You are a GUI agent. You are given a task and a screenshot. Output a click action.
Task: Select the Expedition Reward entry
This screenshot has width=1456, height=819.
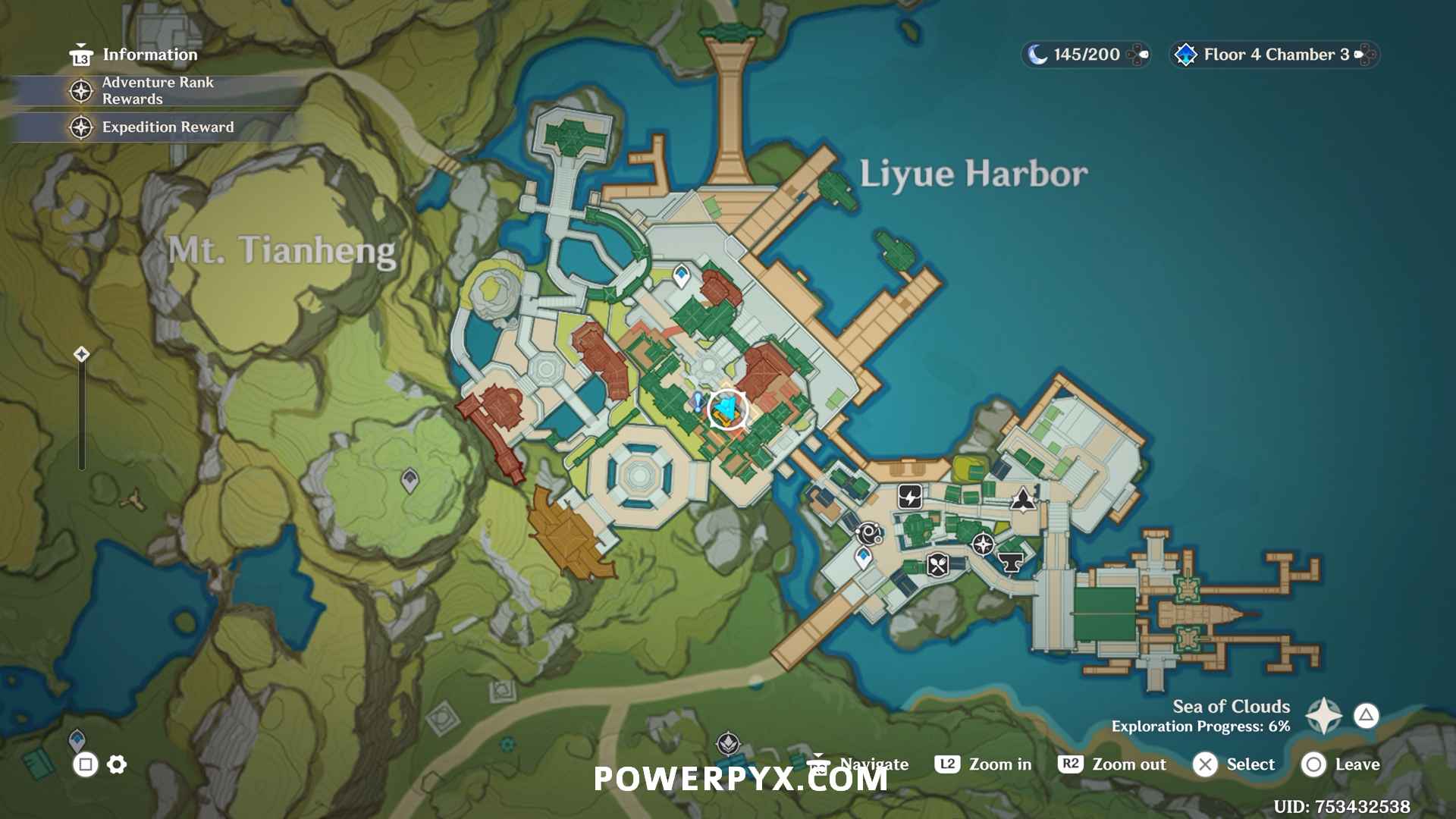coord(167,127)
